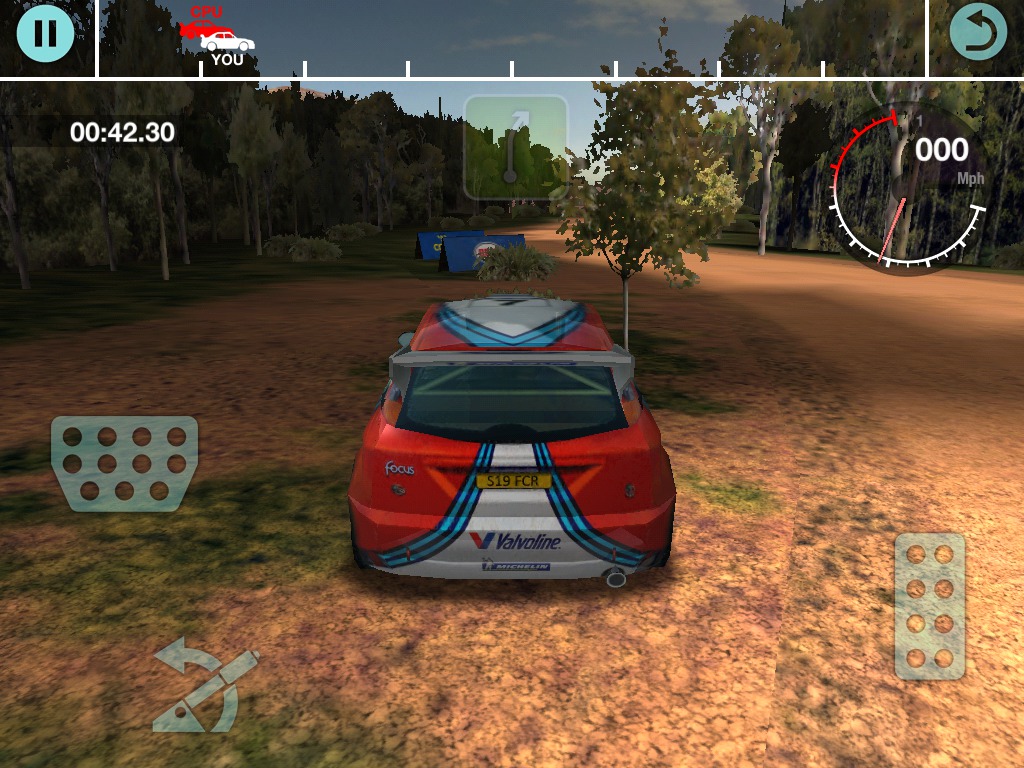The image size is (1024, 768).
Task: Tap the circular reset arrow button
Action: coord(978,33)
